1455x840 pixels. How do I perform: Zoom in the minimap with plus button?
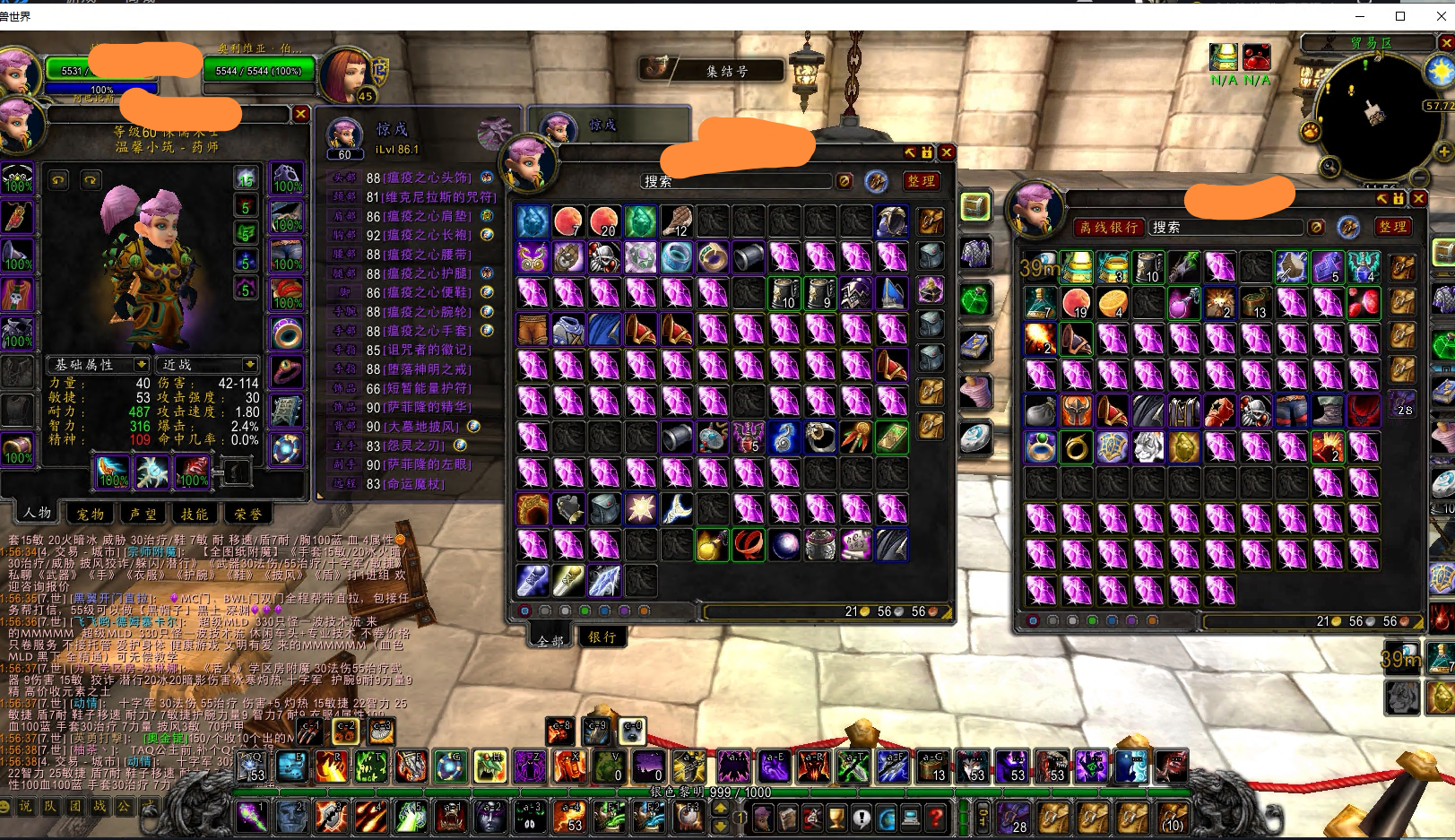click(x=1442, y=152)
